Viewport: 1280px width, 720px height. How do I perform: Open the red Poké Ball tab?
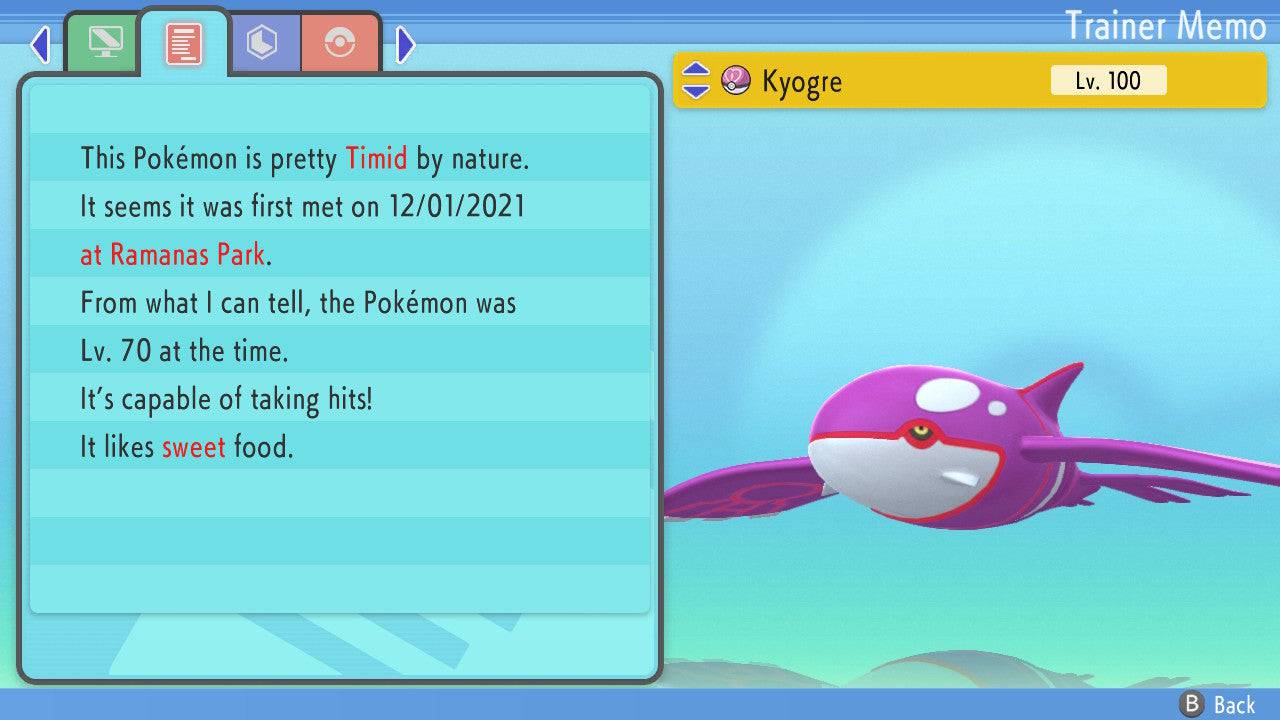coord(340,43)
